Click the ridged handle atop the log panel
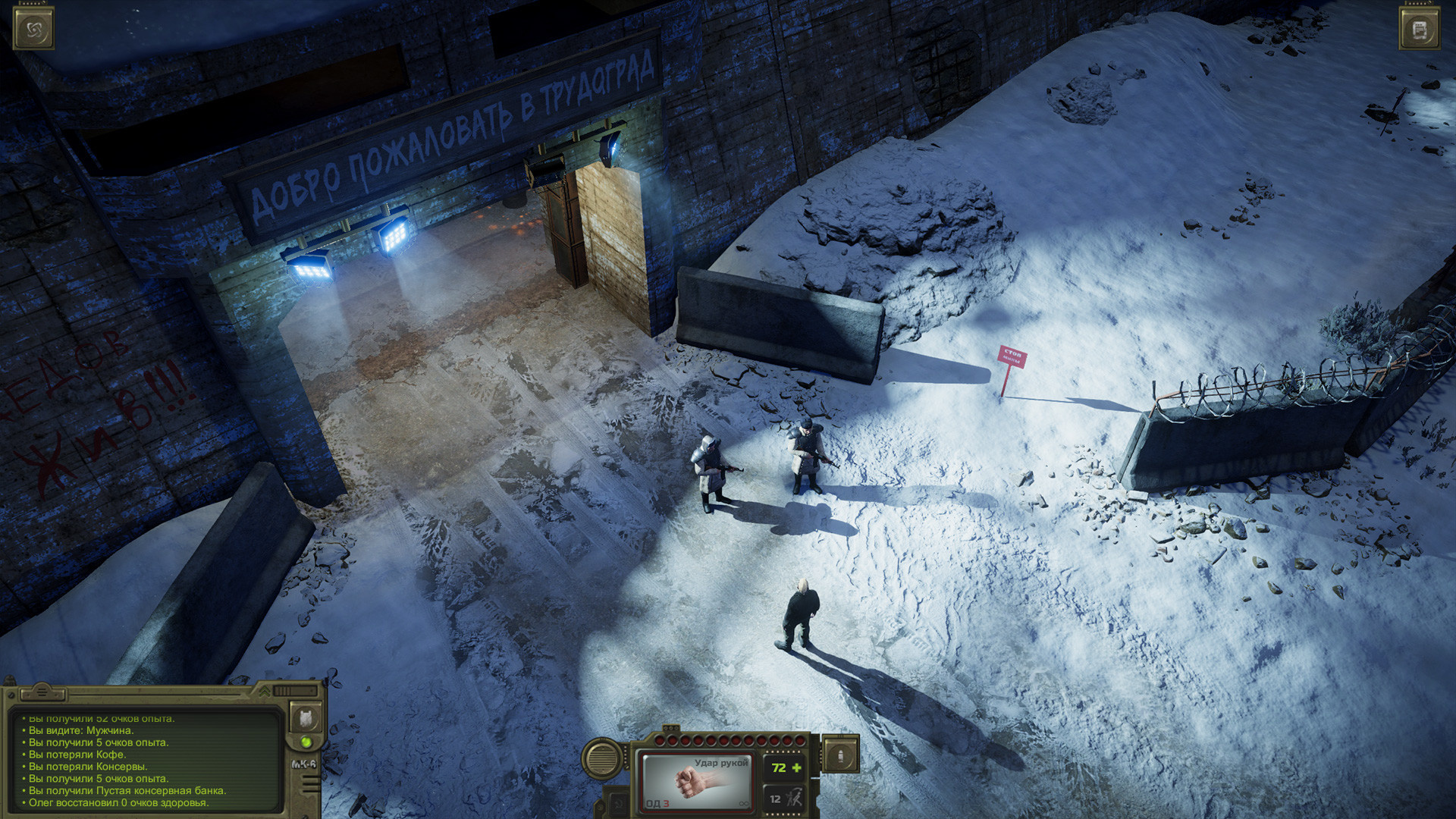 42,693
